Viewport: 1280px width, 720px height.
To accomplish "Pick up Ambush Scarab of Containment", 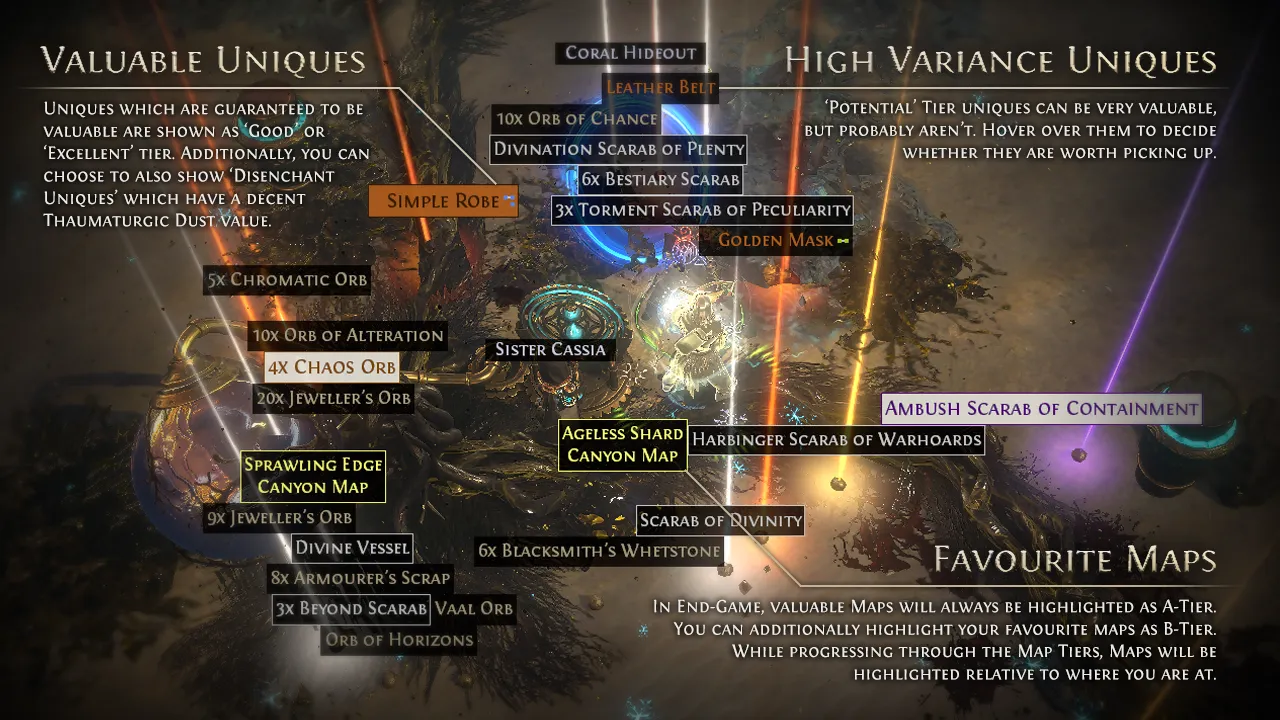I will tap(1041, 408).
